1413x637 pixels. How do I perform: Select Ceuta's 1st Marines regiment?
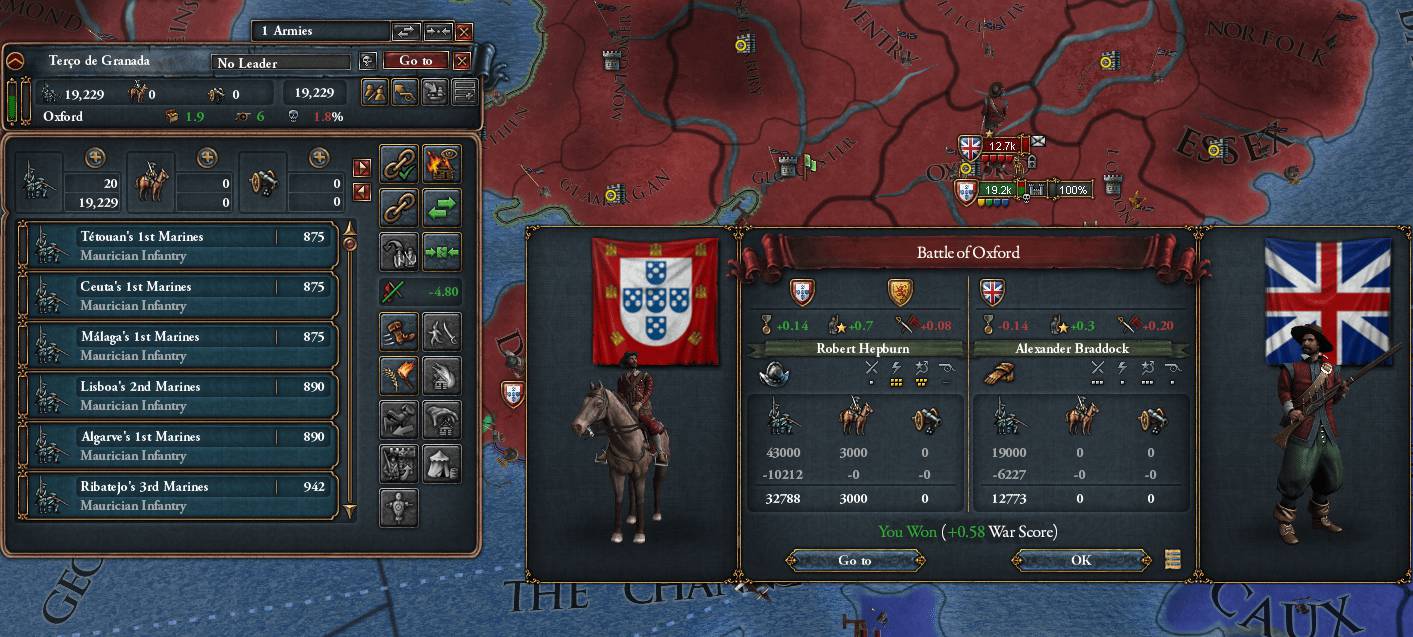click(178, 295)
